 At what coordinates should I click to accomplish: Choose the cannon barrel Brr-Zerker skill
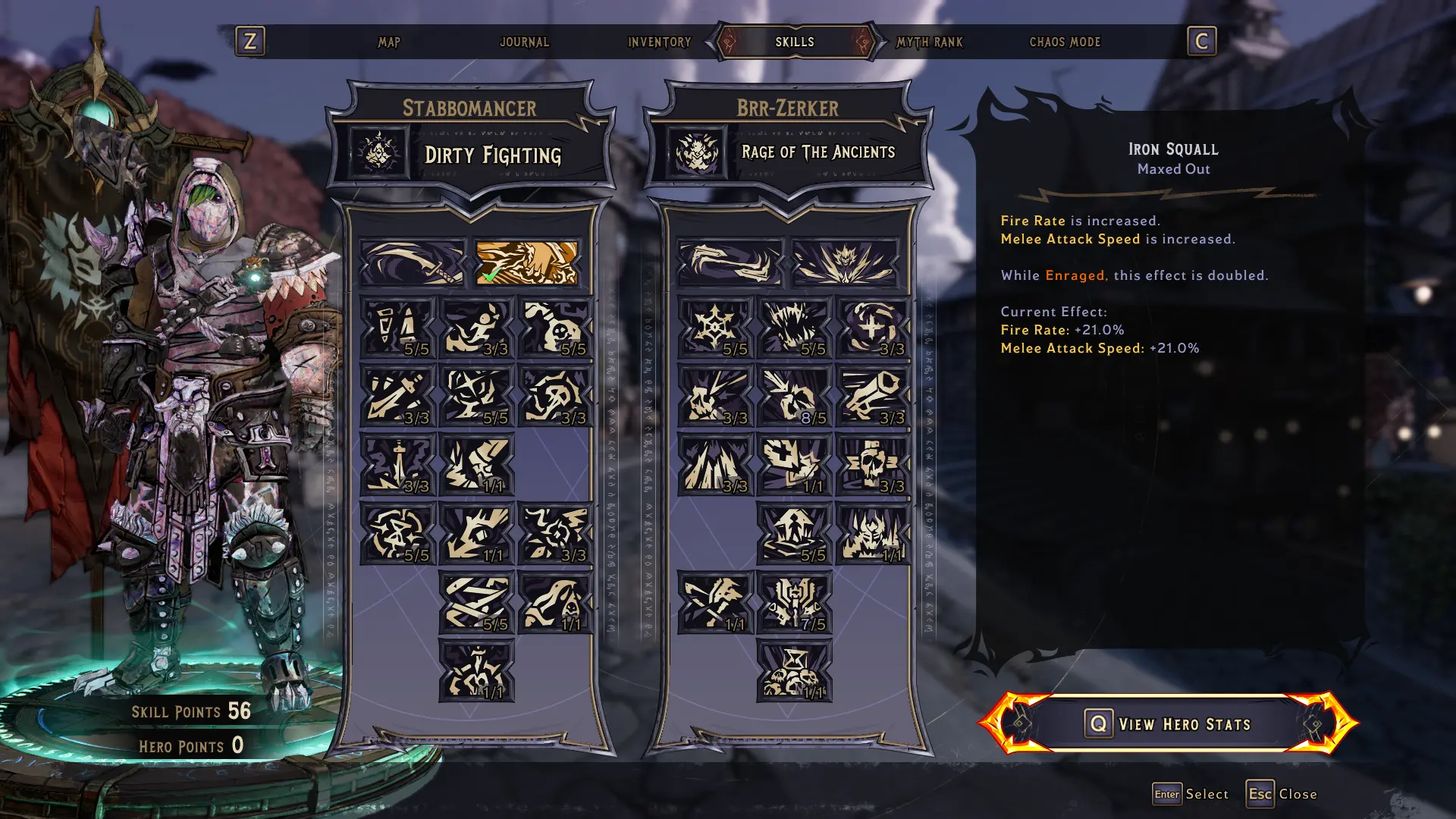pyautogui.click(x=873, y=396)
